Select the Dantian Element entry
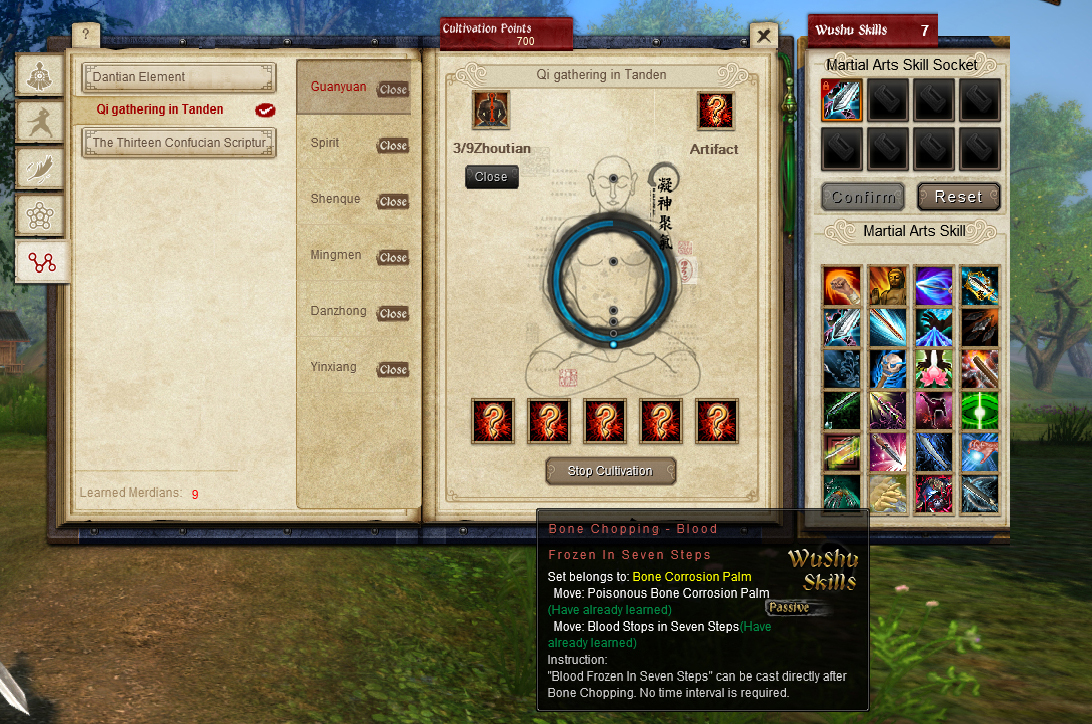 point(178,77)
